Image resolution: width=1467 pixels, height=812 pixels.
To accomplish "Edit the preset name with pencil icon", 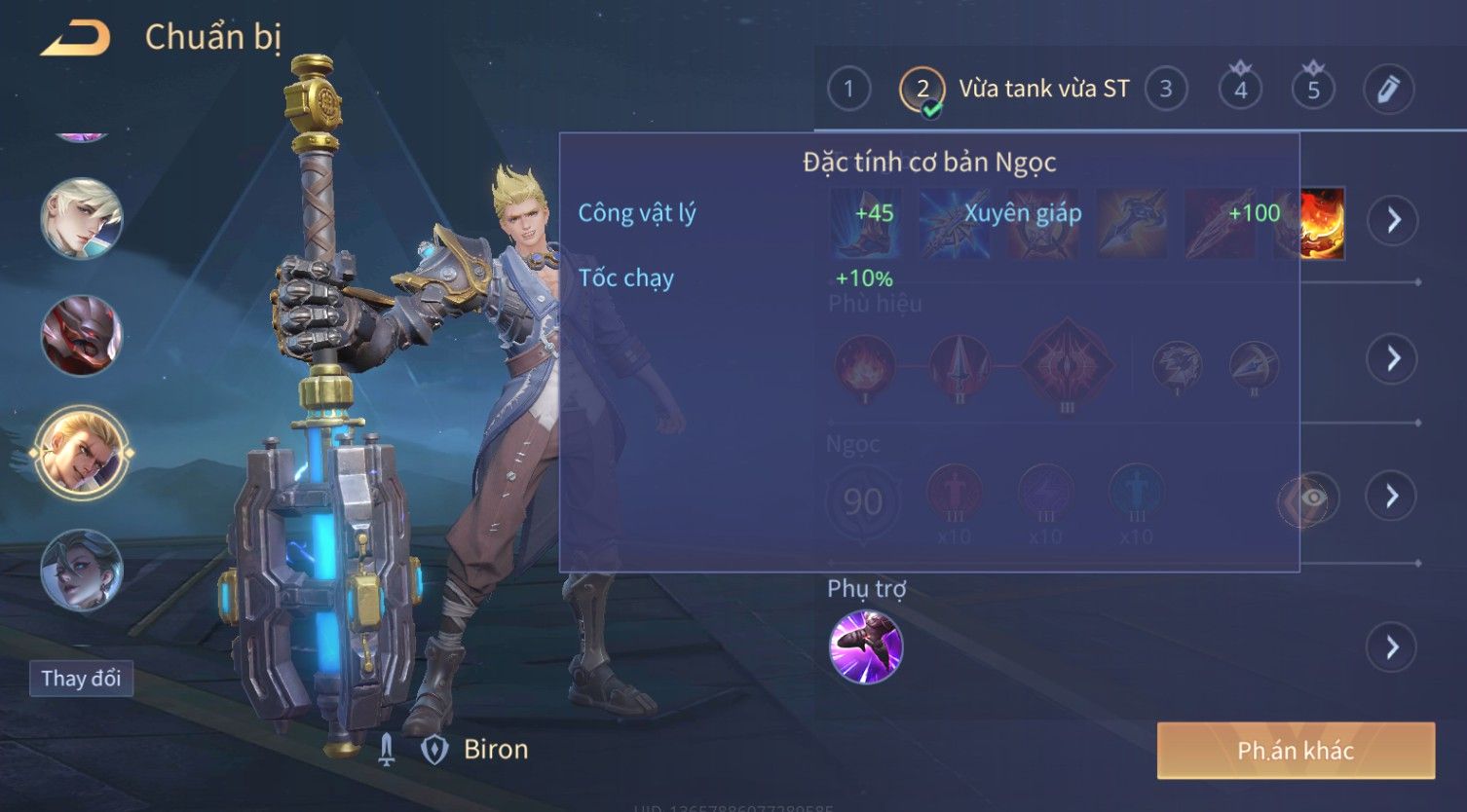I will click(1388, 90).
